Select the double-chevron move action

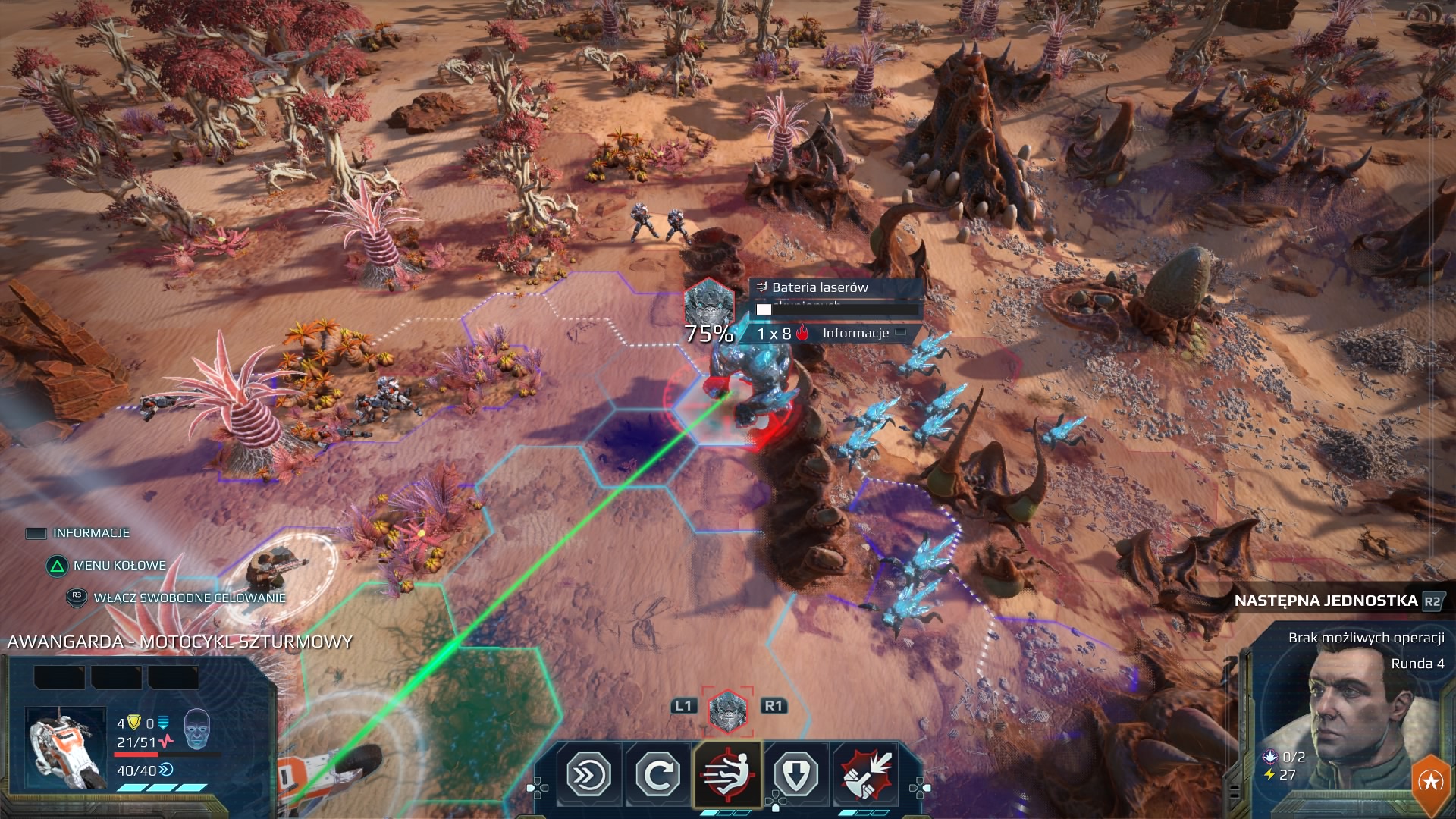point(589,775)
